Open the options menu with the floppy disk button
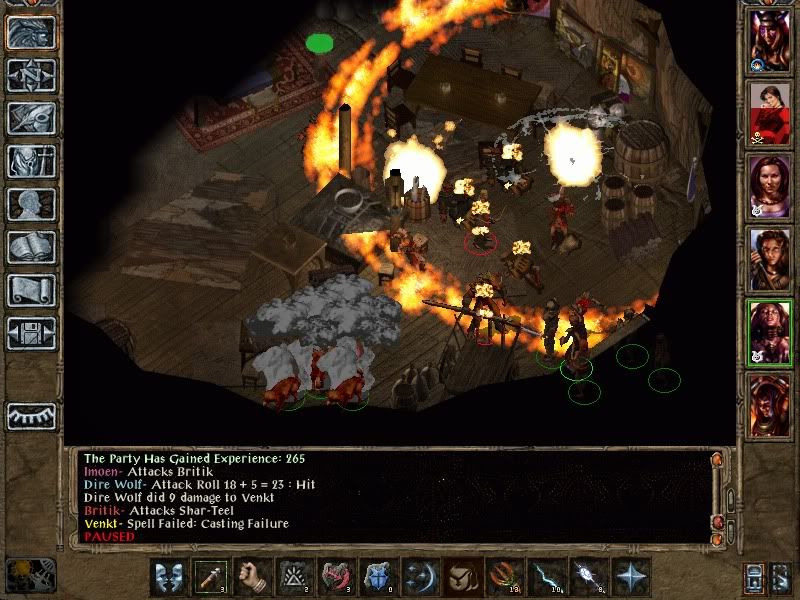Viewport: 800px width, 600px height. (31, 333)
